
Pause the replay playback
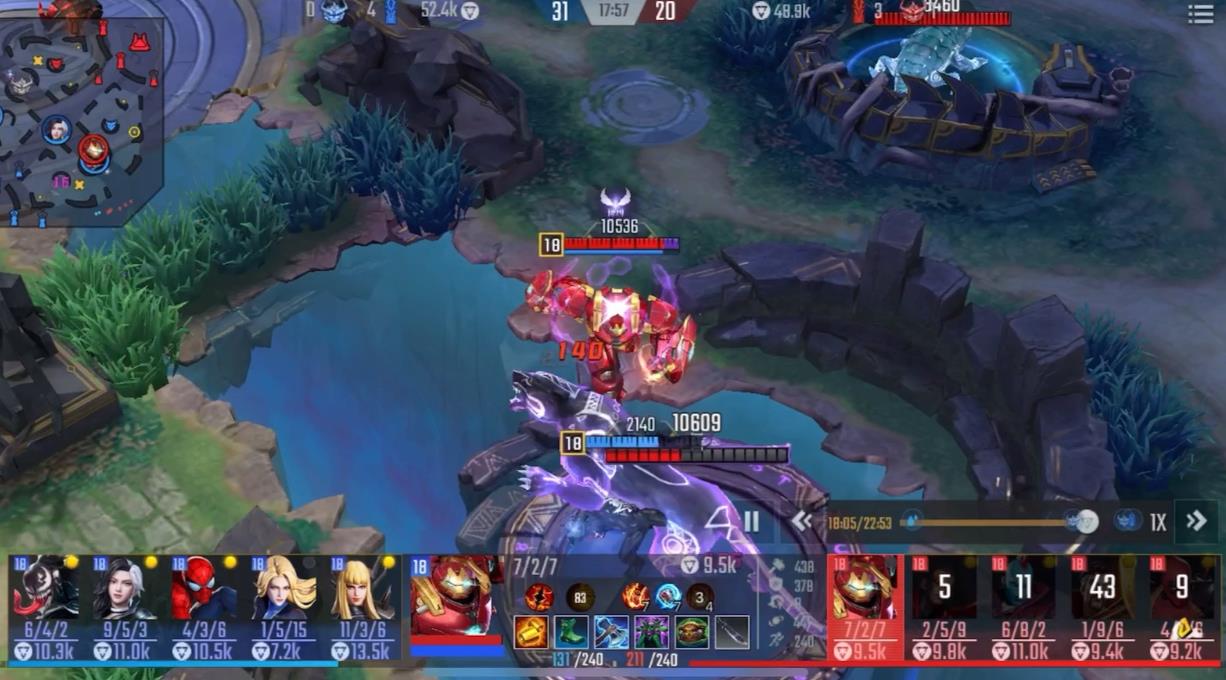[x=751, y=522]
